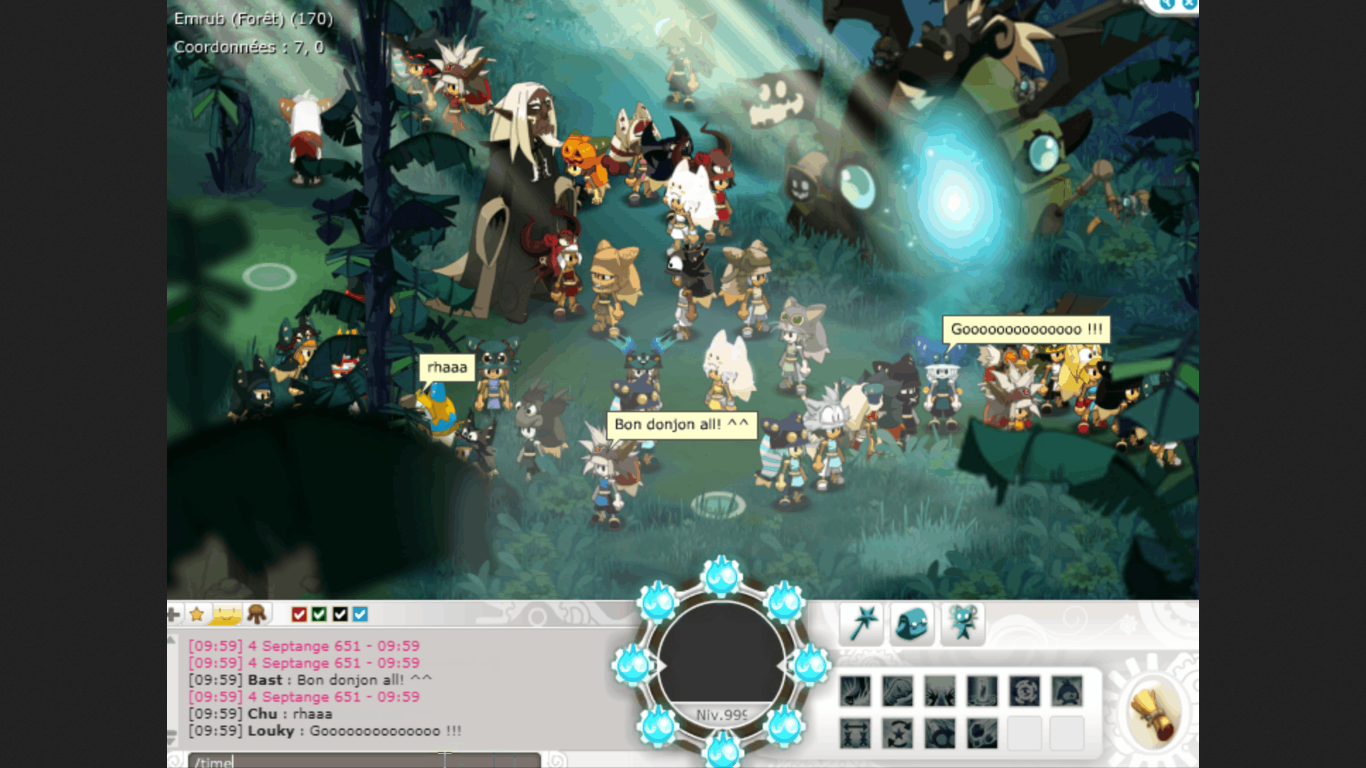The width and height of the screenshot is (1366, 768).
Task: Click the magnifier icon at top right
Action: 1166,5
